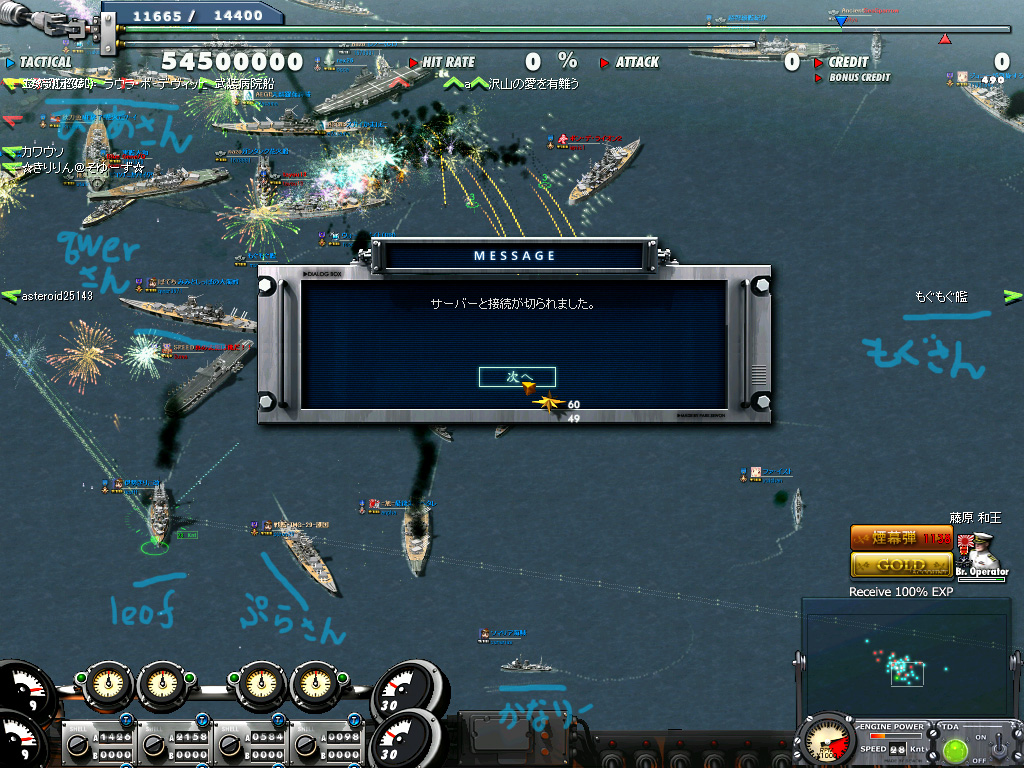
Task: Click the green TDA indicator button
Action: click(953, 749)
